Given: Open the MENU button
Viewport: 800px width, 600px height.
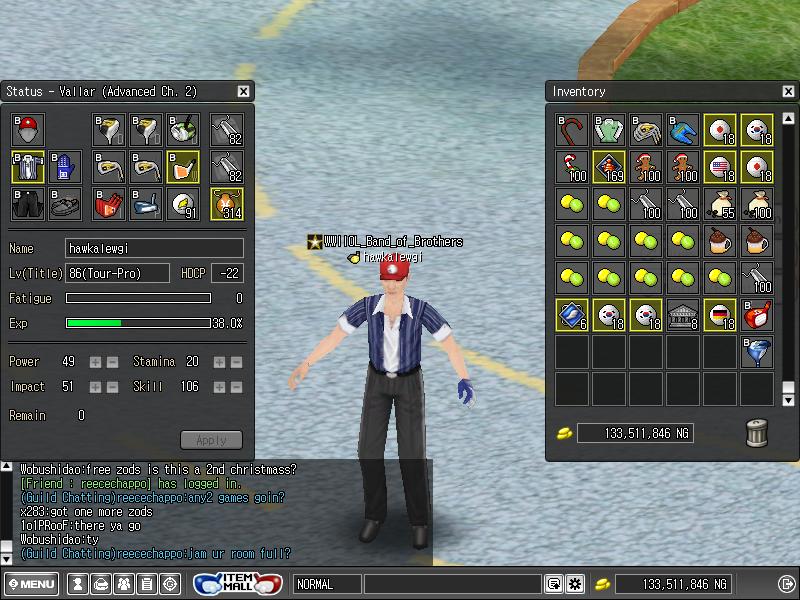Looking at the screenshot, I should click(31, 584).
